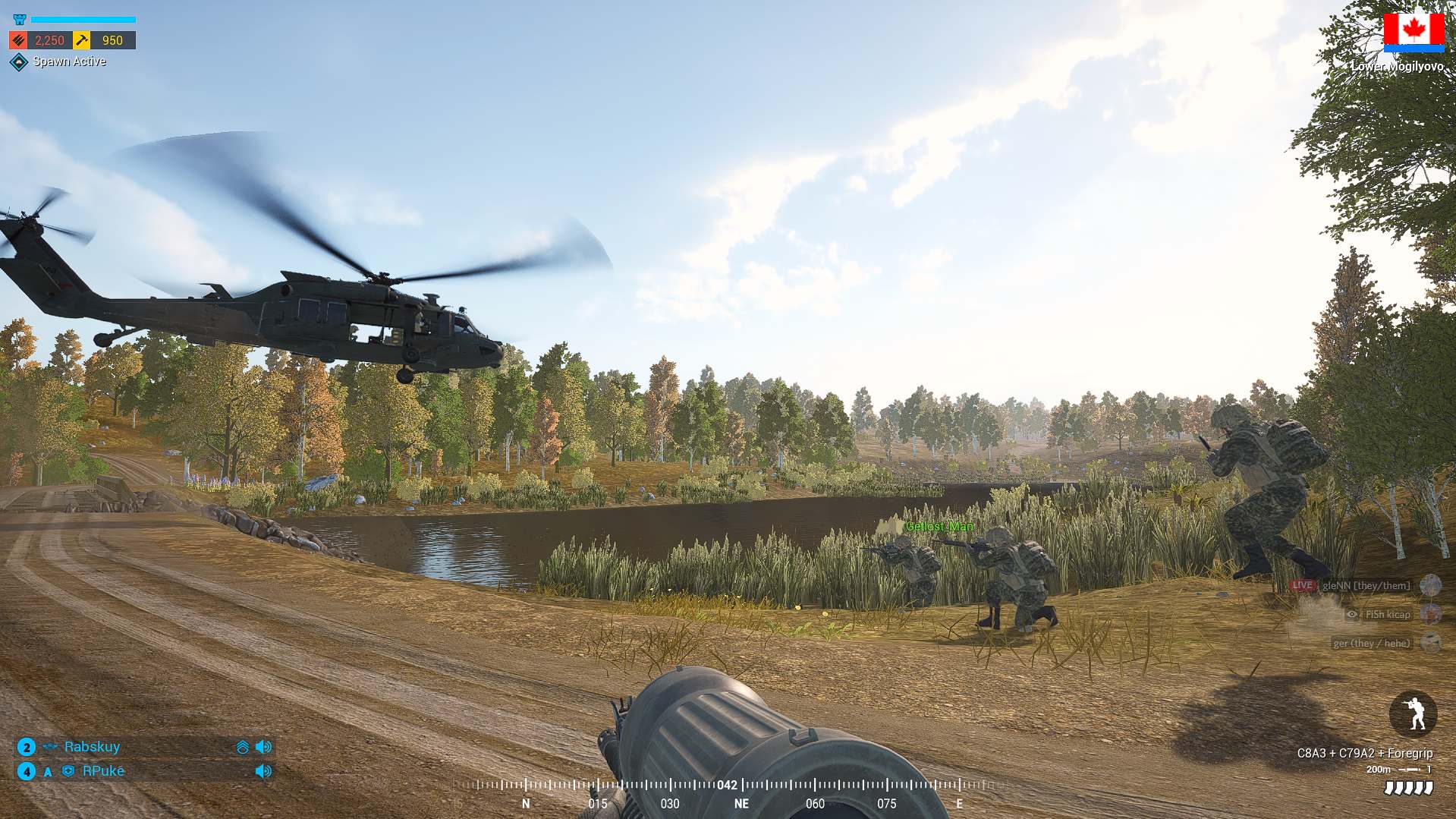
Task: Select the Canadian flag team indicator
Action: pyautogui.click(x=1414, y=32)
